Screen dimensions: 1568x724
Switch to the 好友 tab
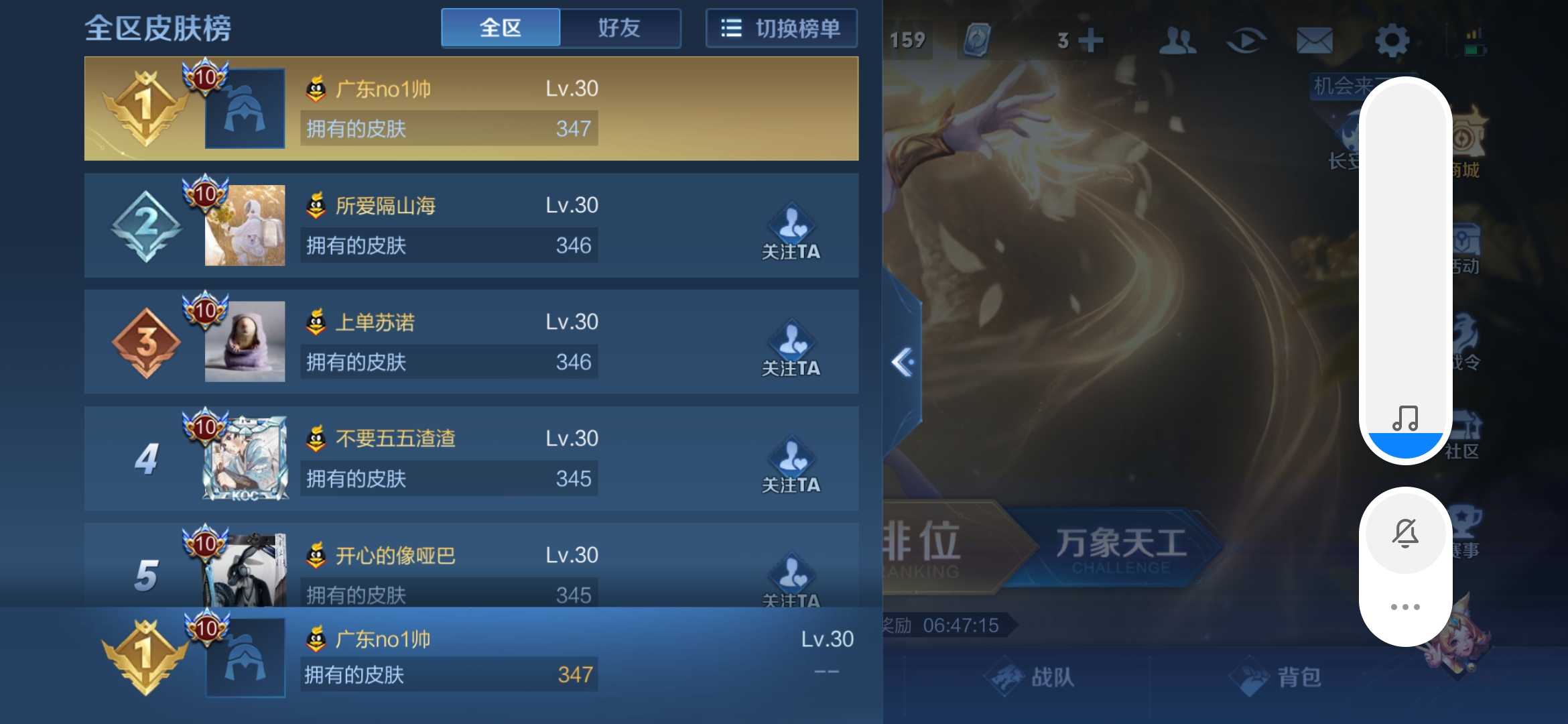(x=620, y=27)
